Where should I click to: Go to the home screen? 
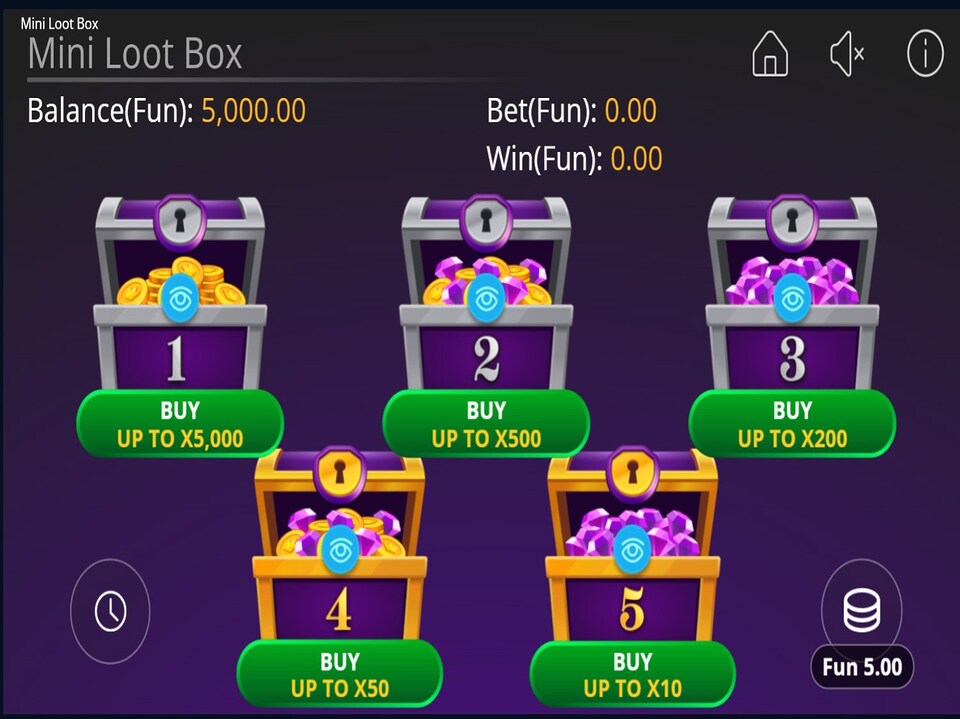(x=770, y=54)
